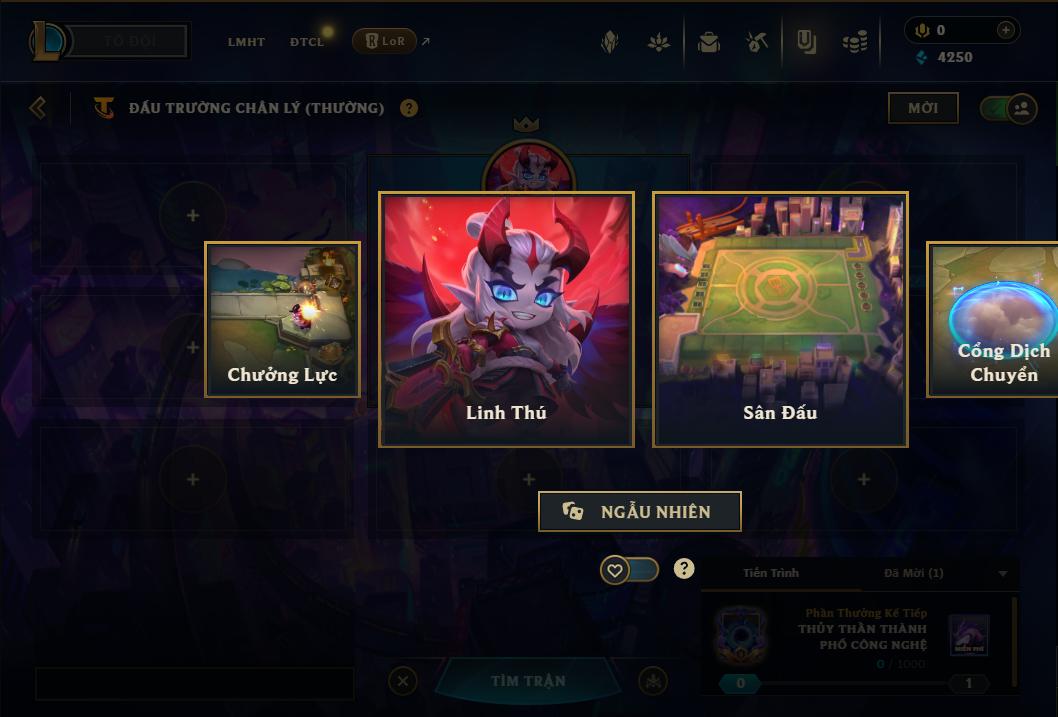Show the Đã Mời (1) tab
This screenshot has height=717, width=1058.
[913, 573]
